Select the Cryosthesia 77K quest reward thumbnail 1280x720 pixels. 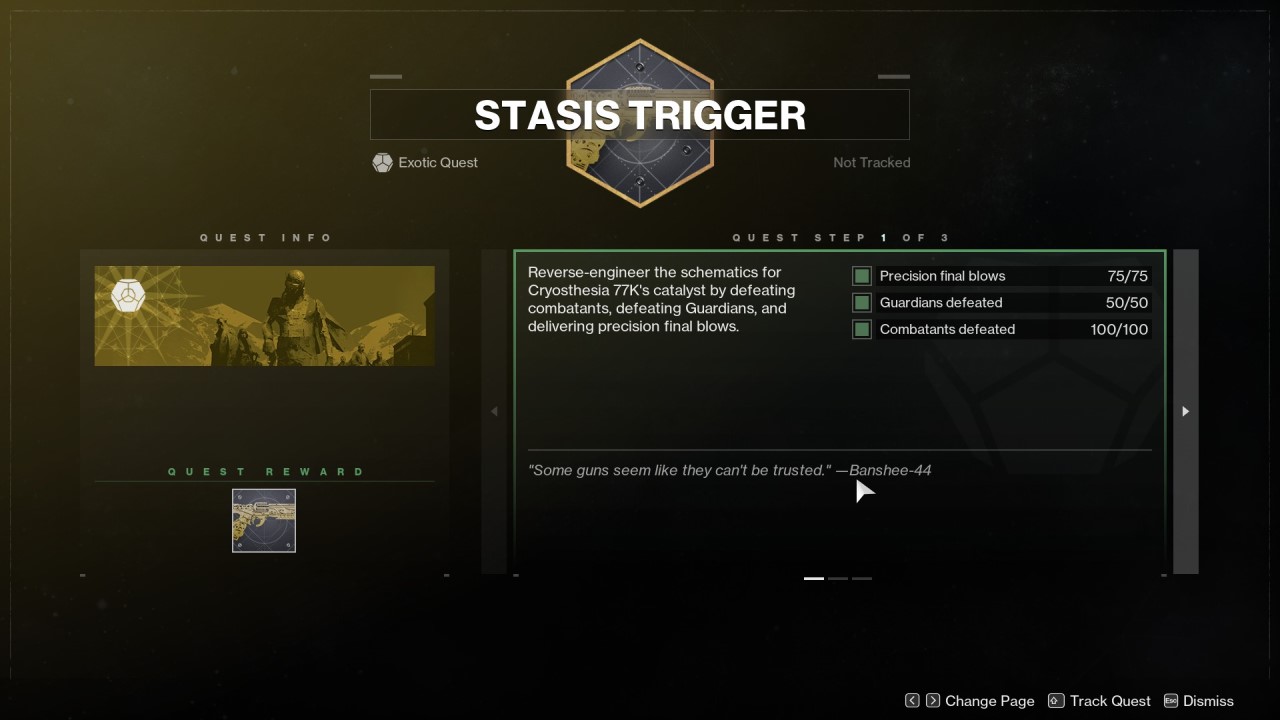[x=263, y=520]
